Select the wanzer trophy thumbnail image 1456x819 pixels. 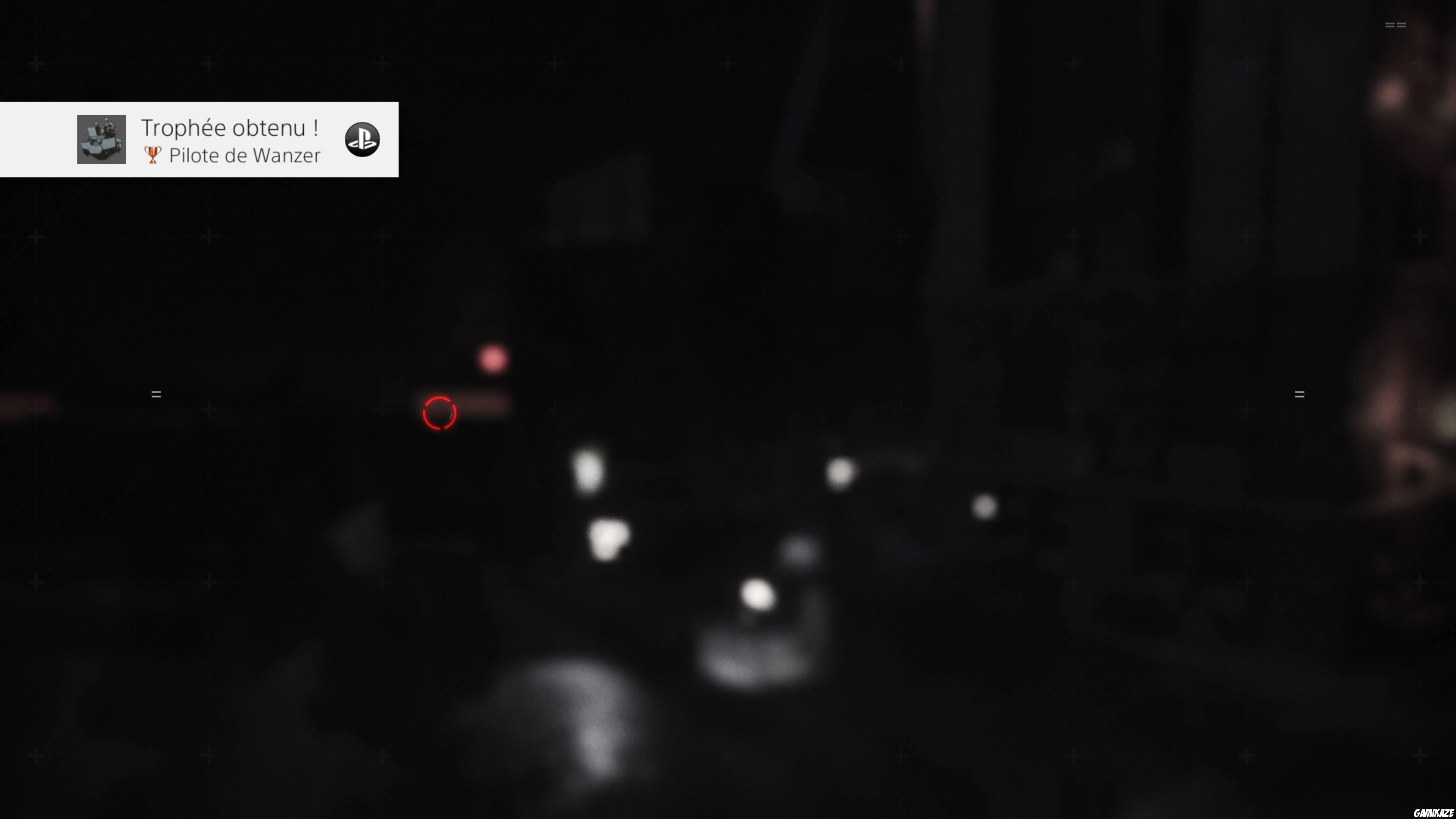pyautogui.click(x=102, y=140)
